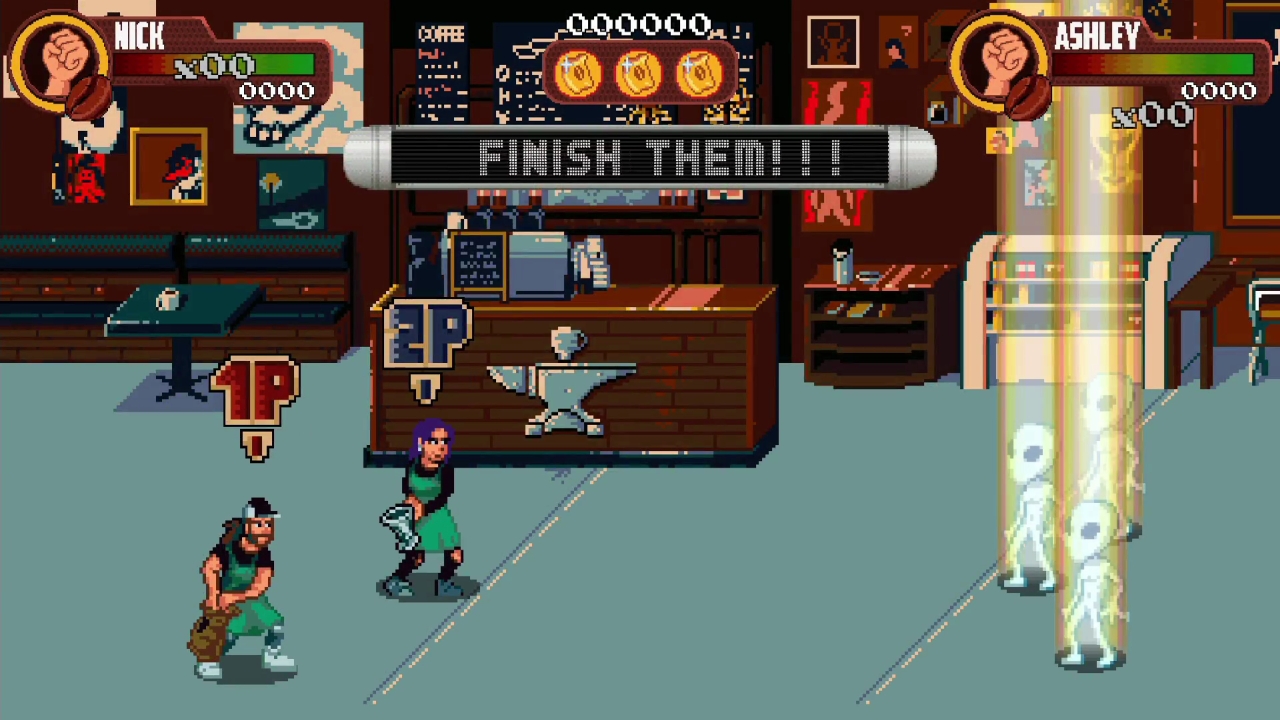Click the middle golden bell token
Image resolution: width=1280 pixels, height=720 pixels.
pyautogui.click(x=638, y=70)
